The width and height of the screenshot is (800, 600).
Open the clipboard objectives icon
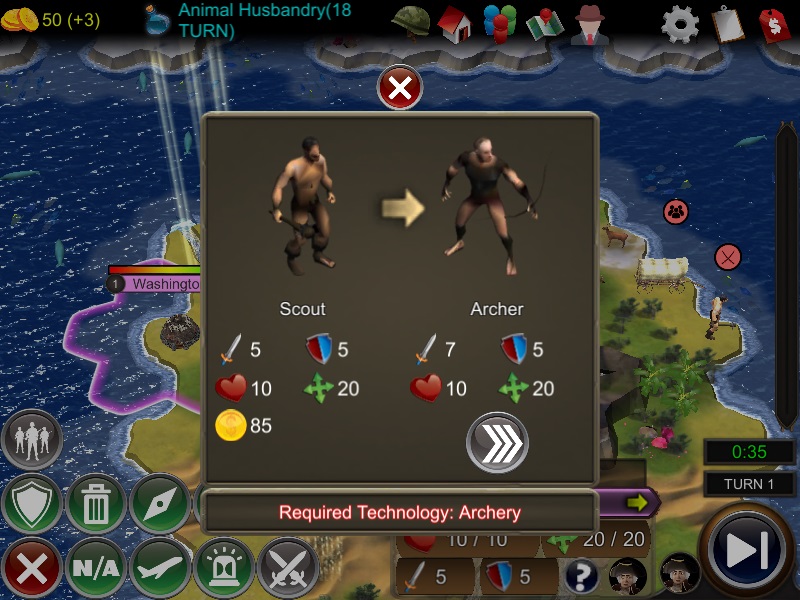727,23
